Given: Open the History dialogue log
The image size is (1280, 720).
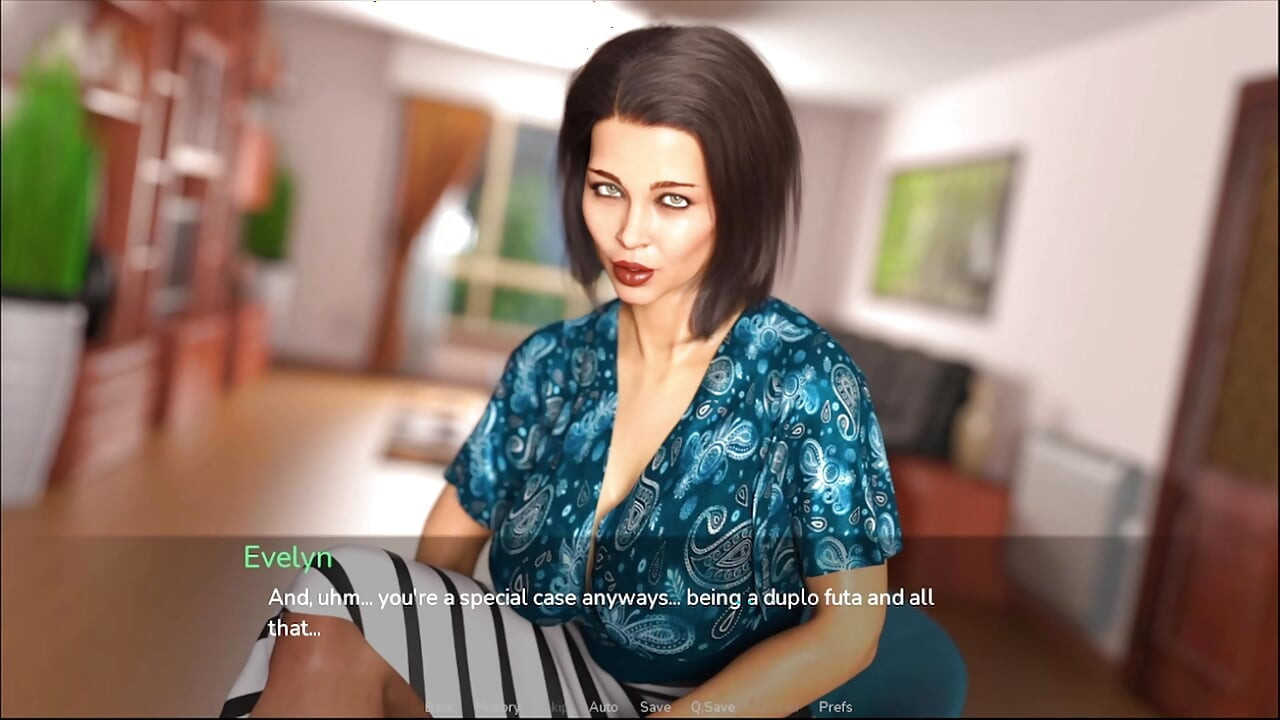Looking at the screenshot, I should pos(498,707).
